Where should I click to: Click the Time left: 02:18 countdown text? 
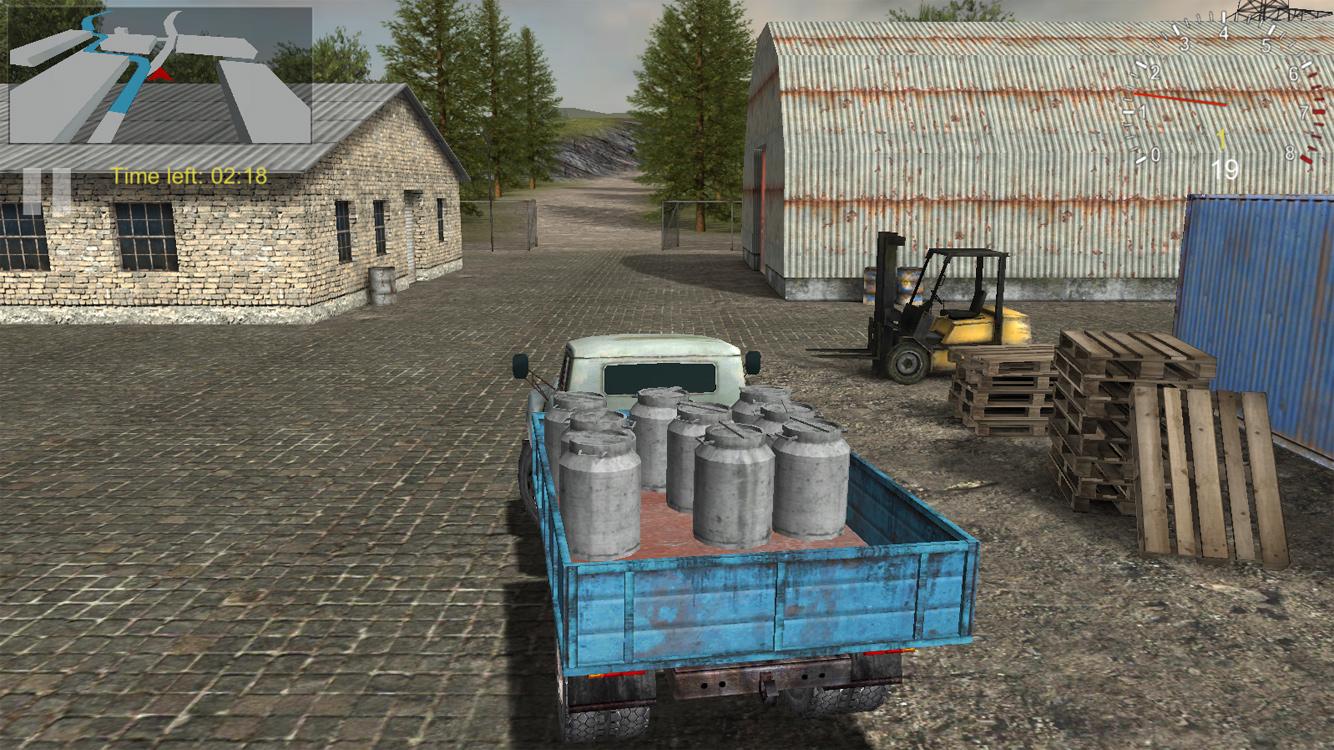[x=189, y=175]
